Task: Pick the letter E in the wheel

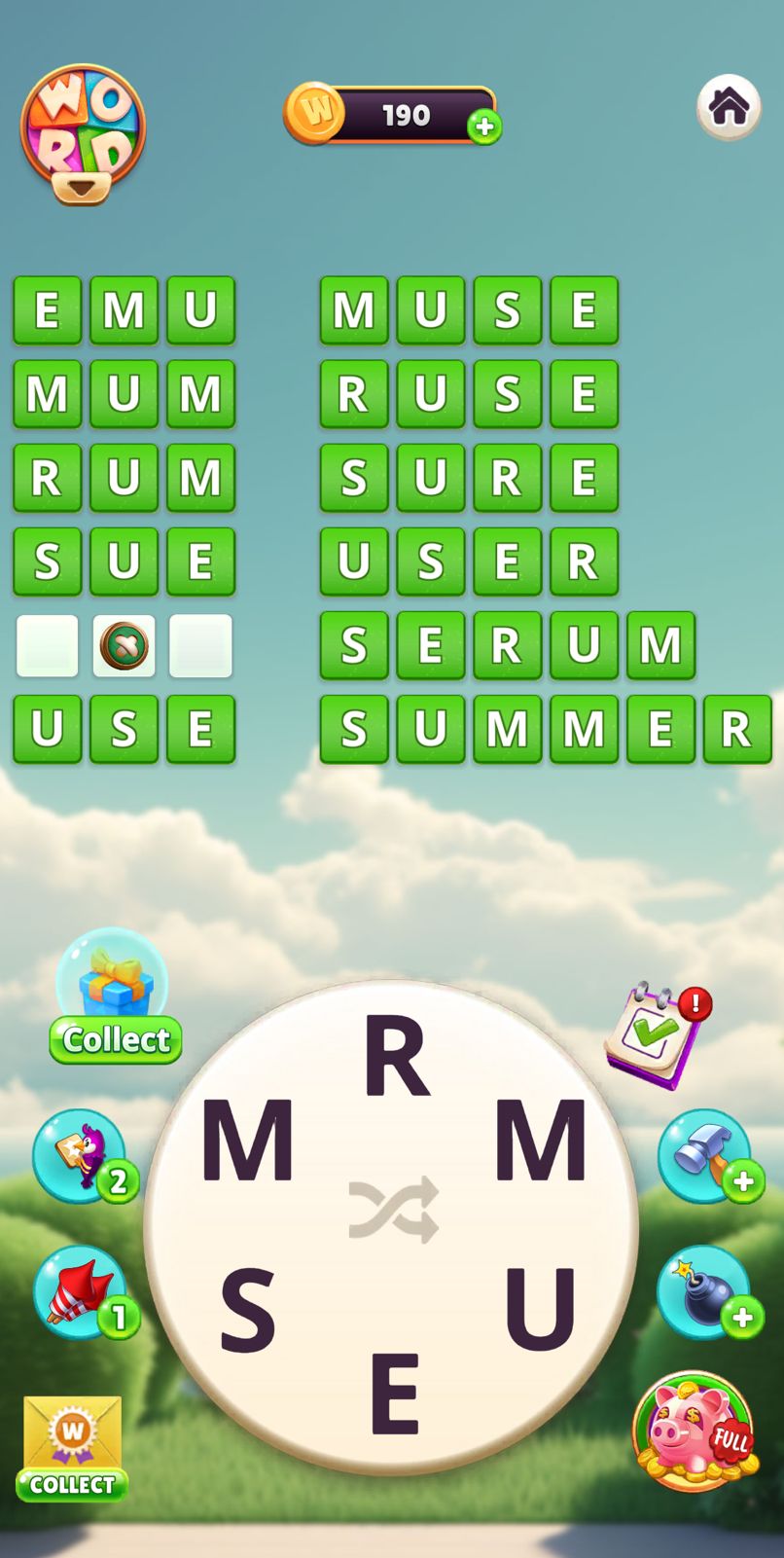Action: coord(395,1395)
